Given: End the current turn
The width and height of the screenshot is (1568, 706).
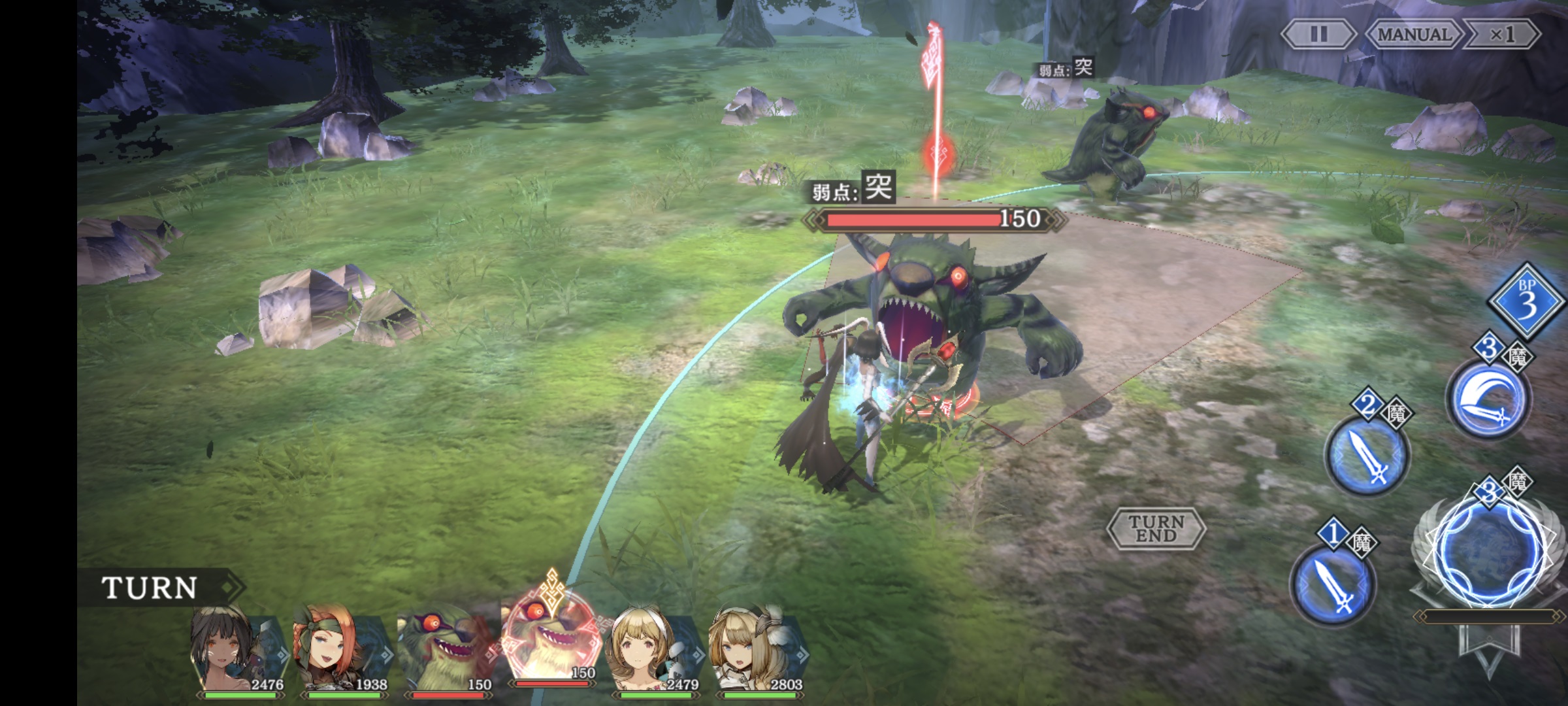Looking at the screenshot, I should [x=1156, y=528].
